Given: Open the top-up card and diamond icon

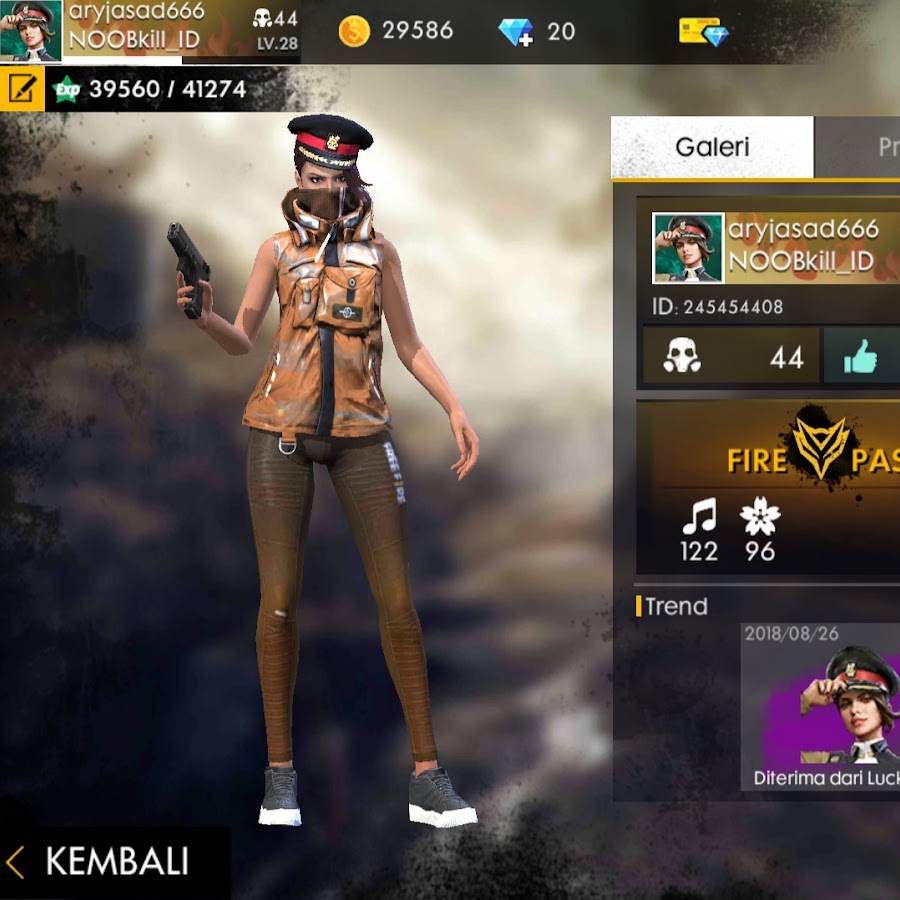Looking at the screenshot, I should [x=703, y=31].
